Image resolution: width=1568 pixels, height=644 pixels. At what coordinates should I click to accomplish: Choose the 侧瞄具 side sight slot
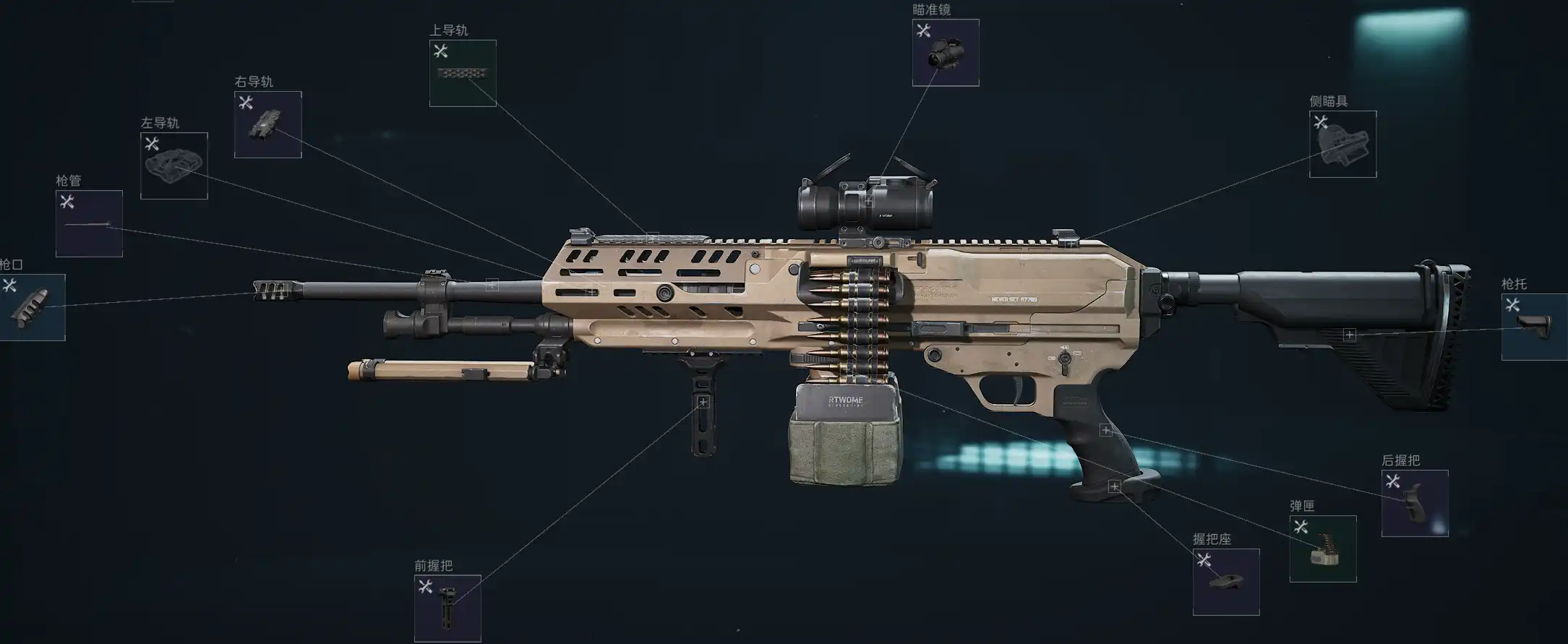tap(1342, 144)
